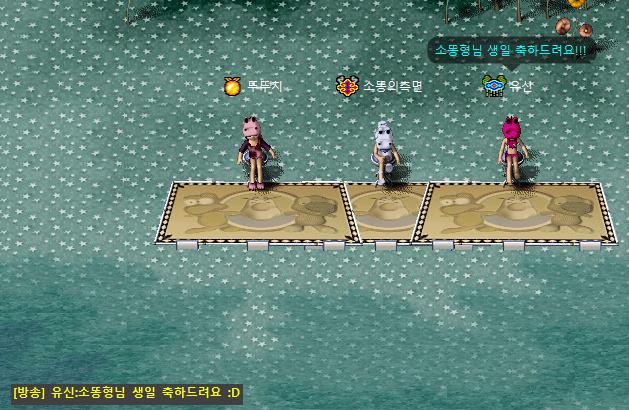Image resolution: width=629 pixels, height=410 pixels.
Task: Click the yellow broadcast chat message
Action: click(127, 392)
